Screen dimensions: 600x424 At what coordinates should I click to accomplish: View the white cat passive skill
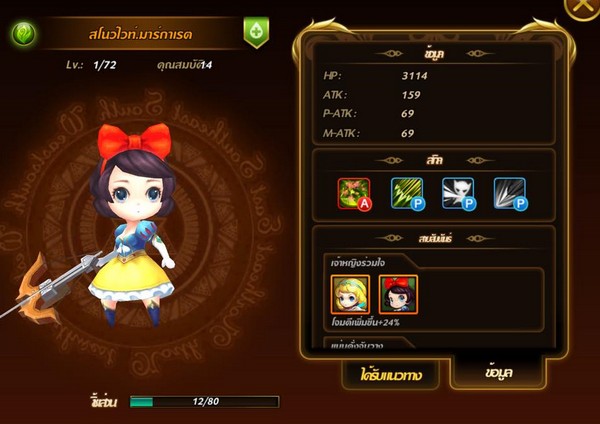click(458, 194)
